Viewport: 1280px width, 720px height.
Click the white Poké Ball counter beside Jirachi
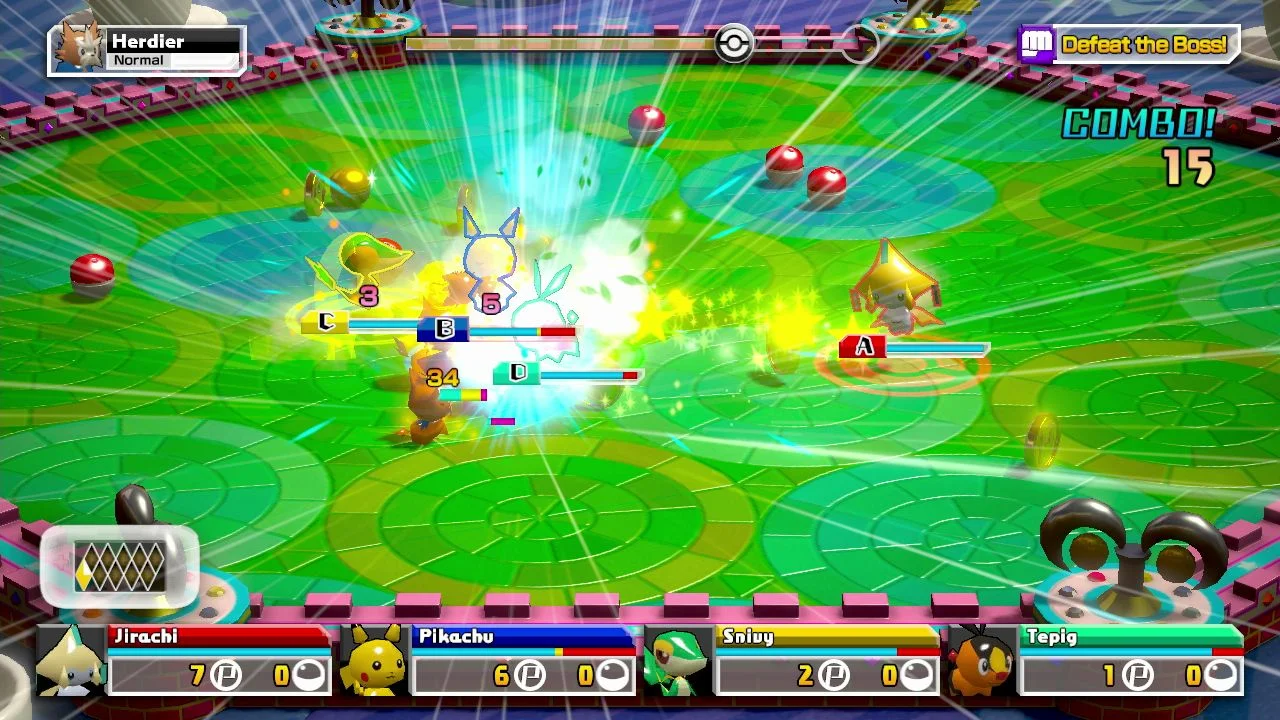[310, 675]
